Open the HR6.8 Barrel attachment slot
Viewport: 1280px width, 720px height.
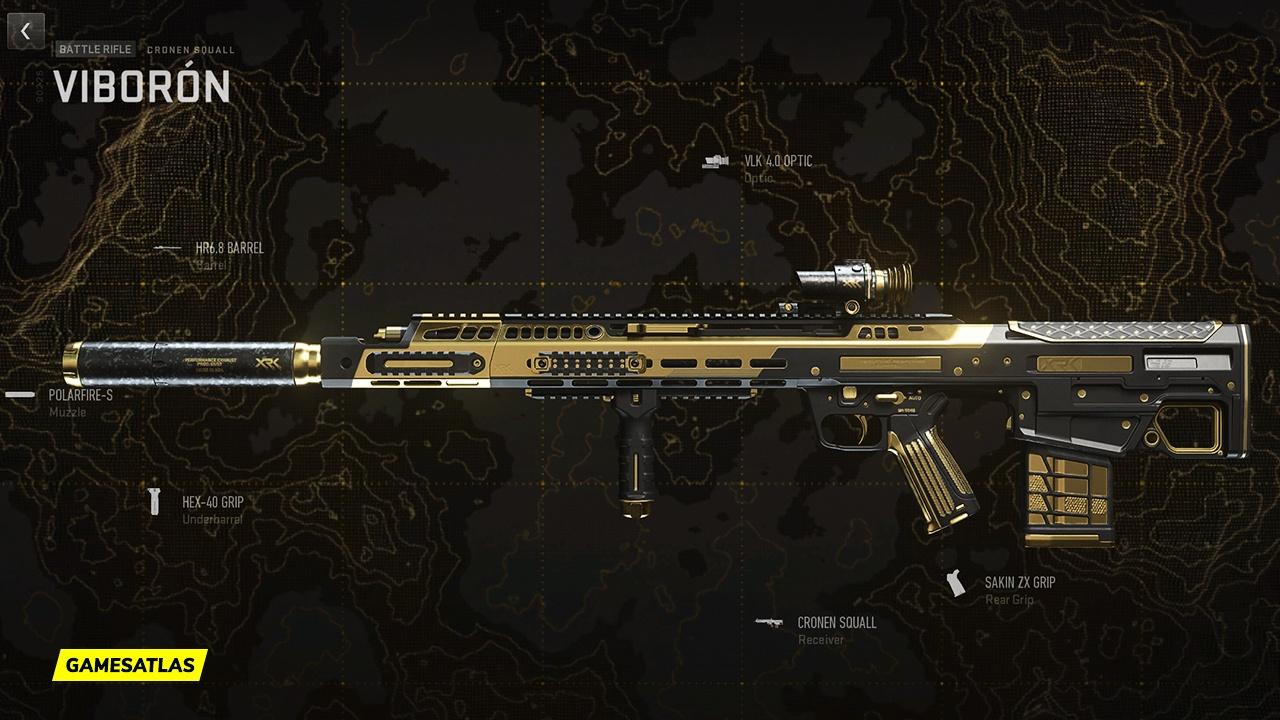(229, 248)
